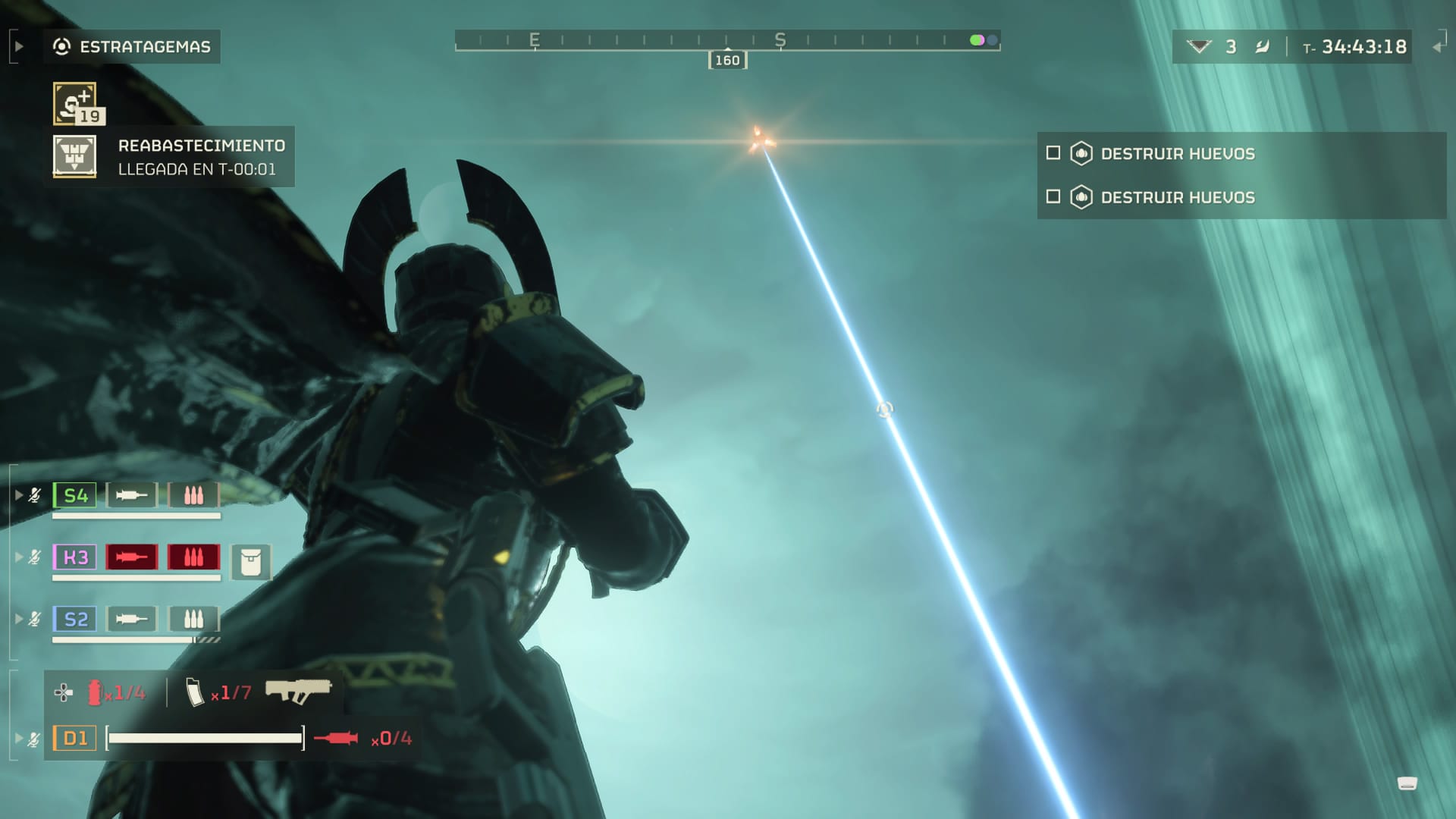Select the reinforce stratagem icon showing 19
Viewport: 1456px width, 819px height.
pyautogui.click(x=74, y=103)
